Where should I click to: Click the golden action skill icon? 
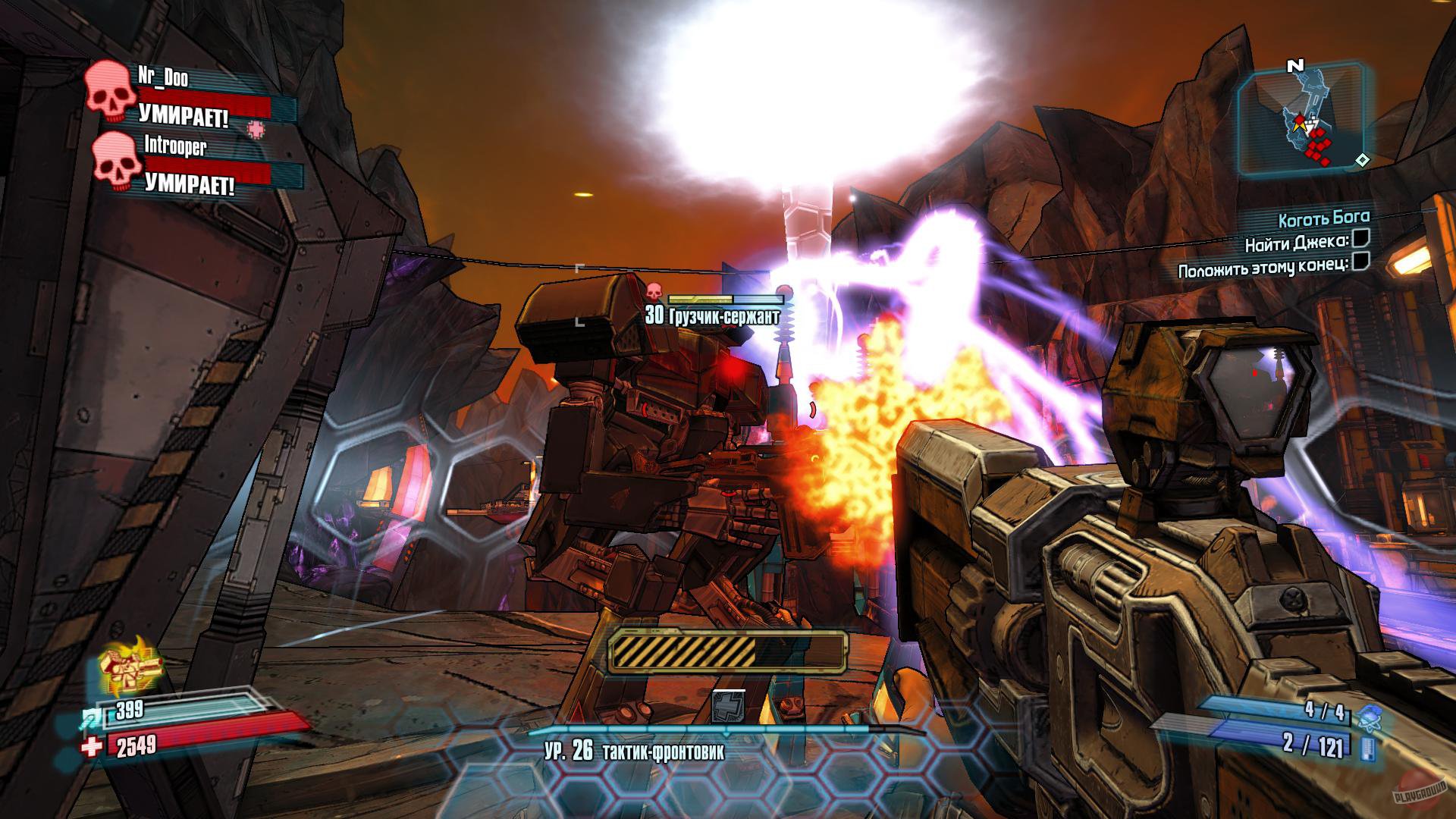tap(129, 662)
